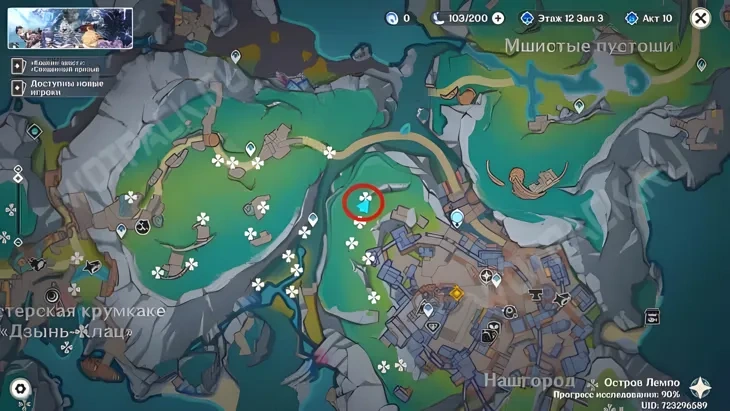Select the Statue of the Seven marker
This screenshot has height=411, width=730.
(x=458, y=216)
